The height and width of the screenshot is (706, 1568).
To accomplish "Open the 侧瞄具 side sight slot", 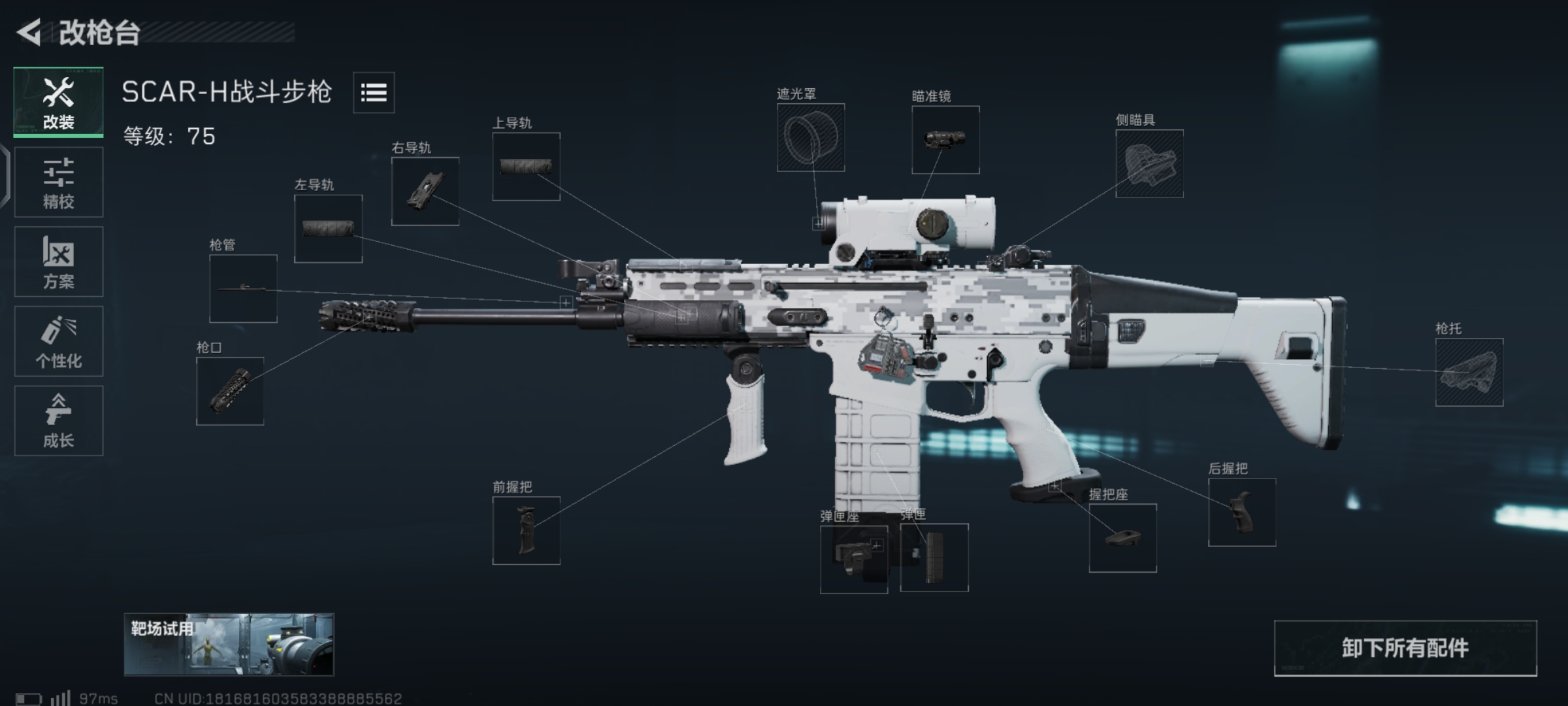I will click(1151, 163).
